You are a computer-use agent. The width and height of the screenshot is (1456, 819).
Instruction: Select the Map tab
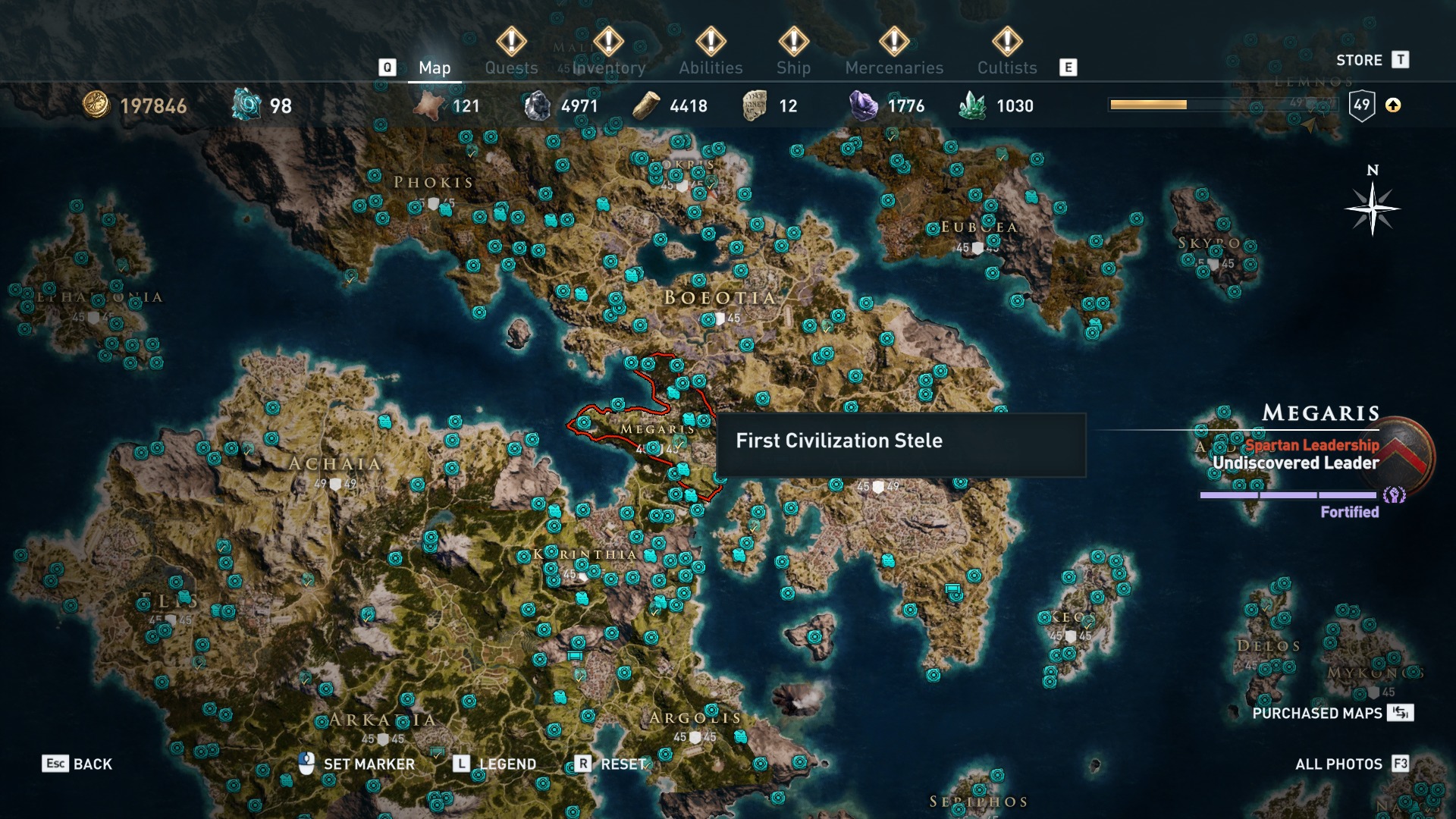(435, 67)
